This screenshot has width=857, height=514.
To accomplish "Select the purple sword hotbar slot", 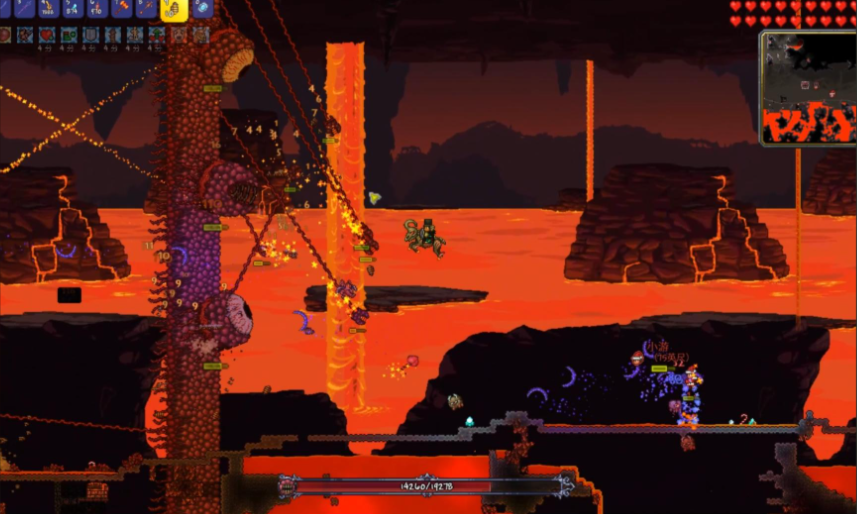I will tap(24, 8).
